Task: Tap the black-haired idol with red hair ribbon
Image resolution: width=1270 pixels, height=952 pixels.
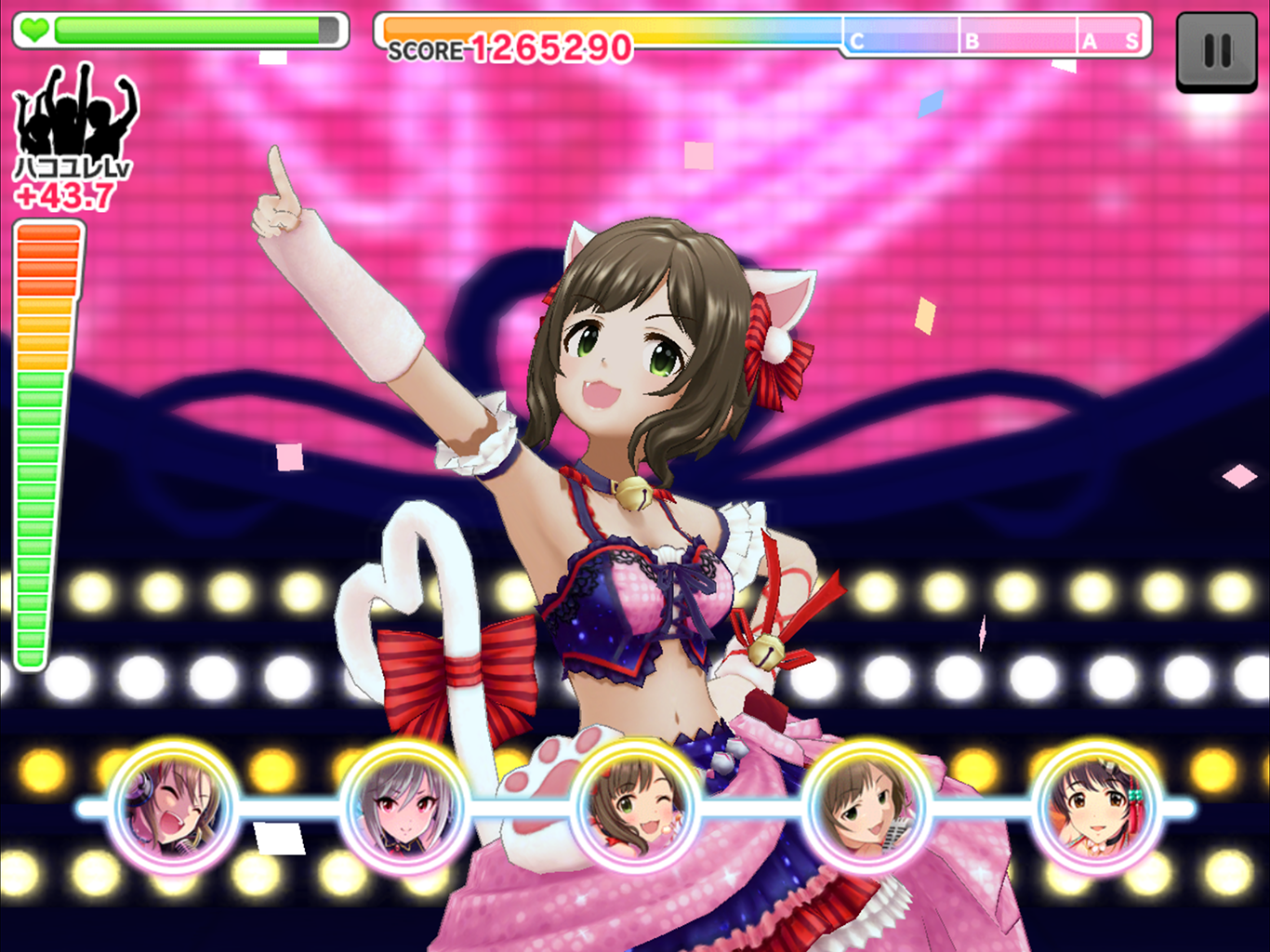Action: pyautogui.click(x=1097, y=807)
